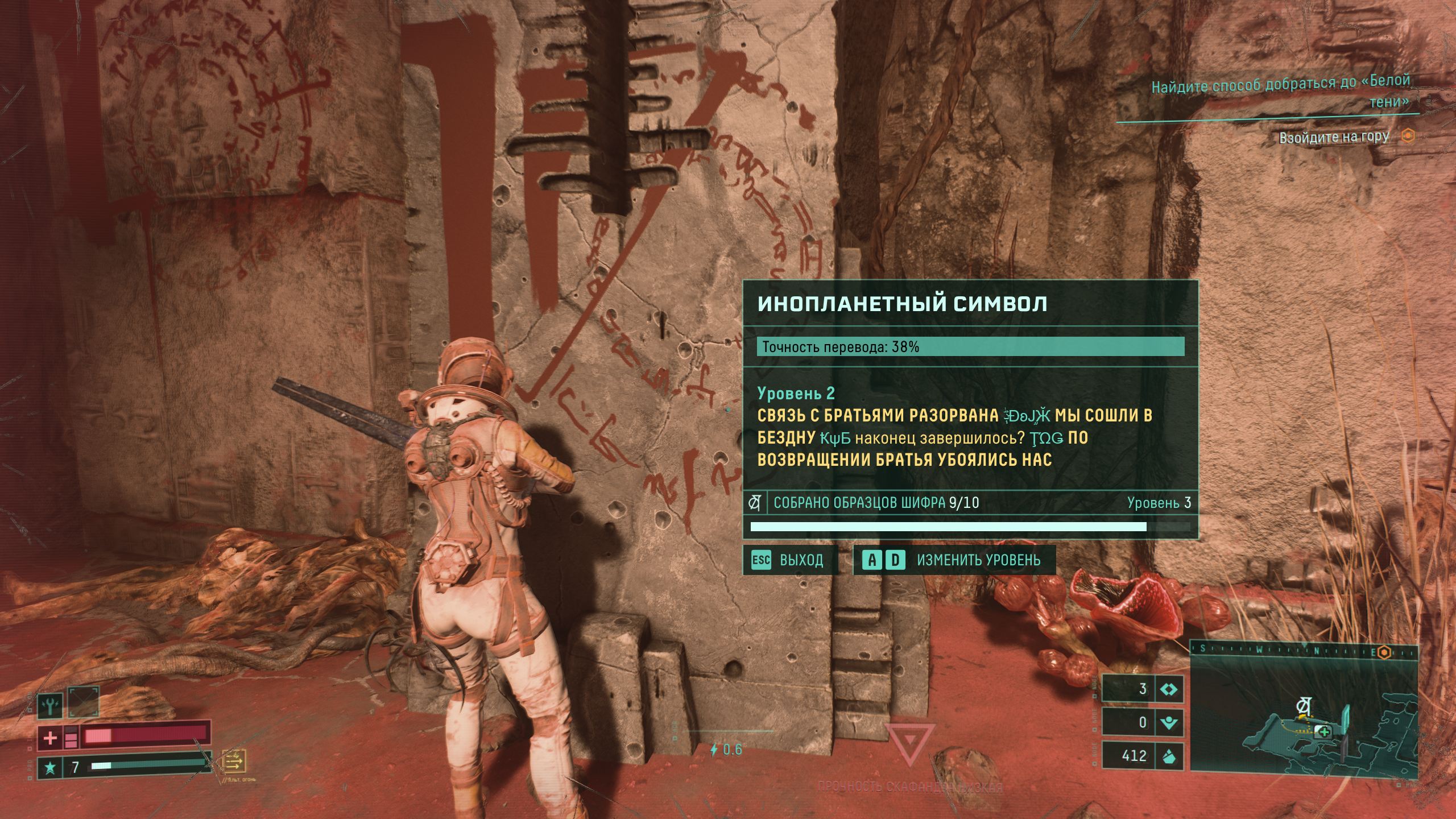
Task: Click the alt-fire weapon ability icon
Action: click(234, 760)
